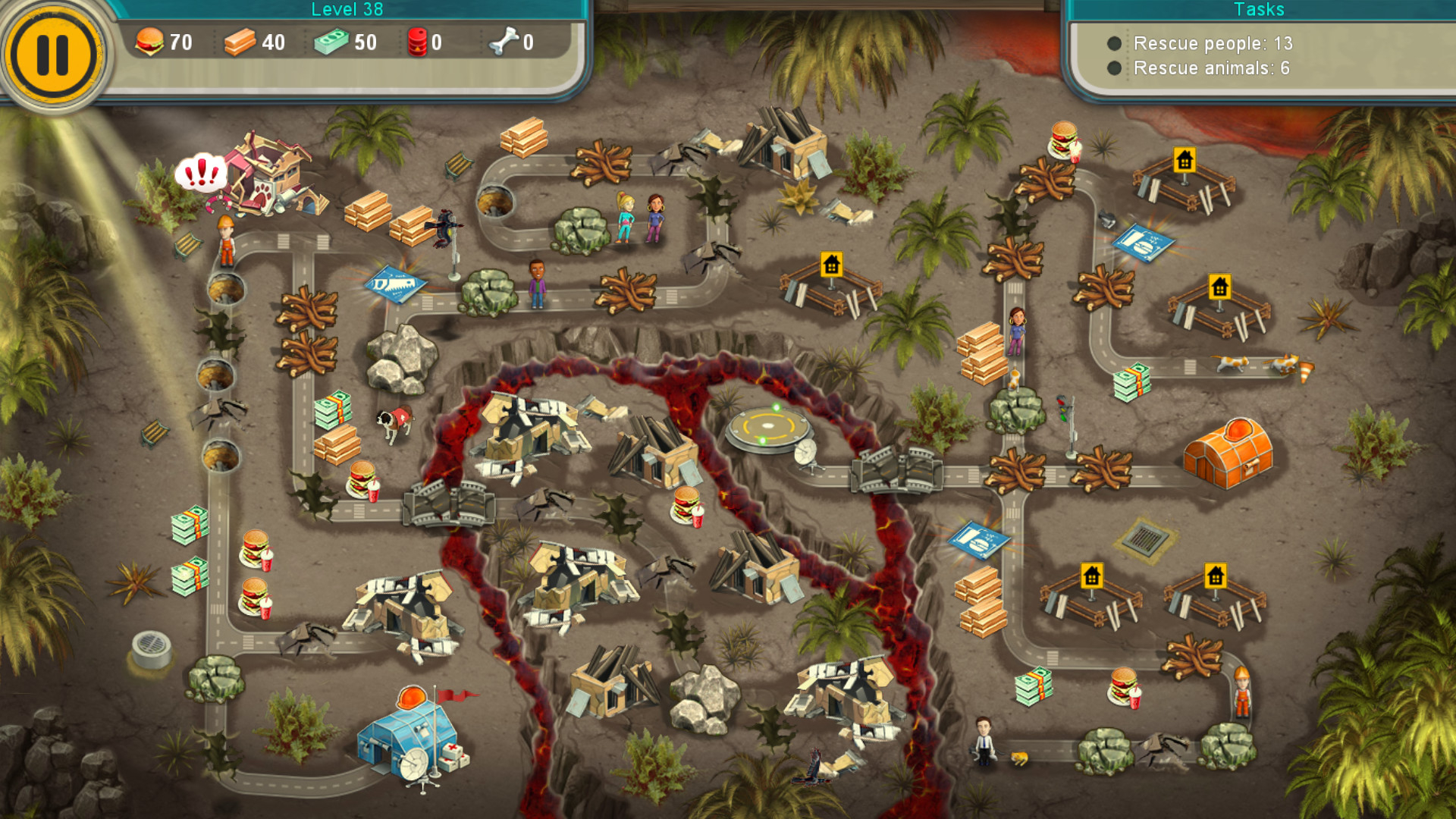Click the Rescue people: 13 task entry

pyautogui.click(x=1212, y=44)
